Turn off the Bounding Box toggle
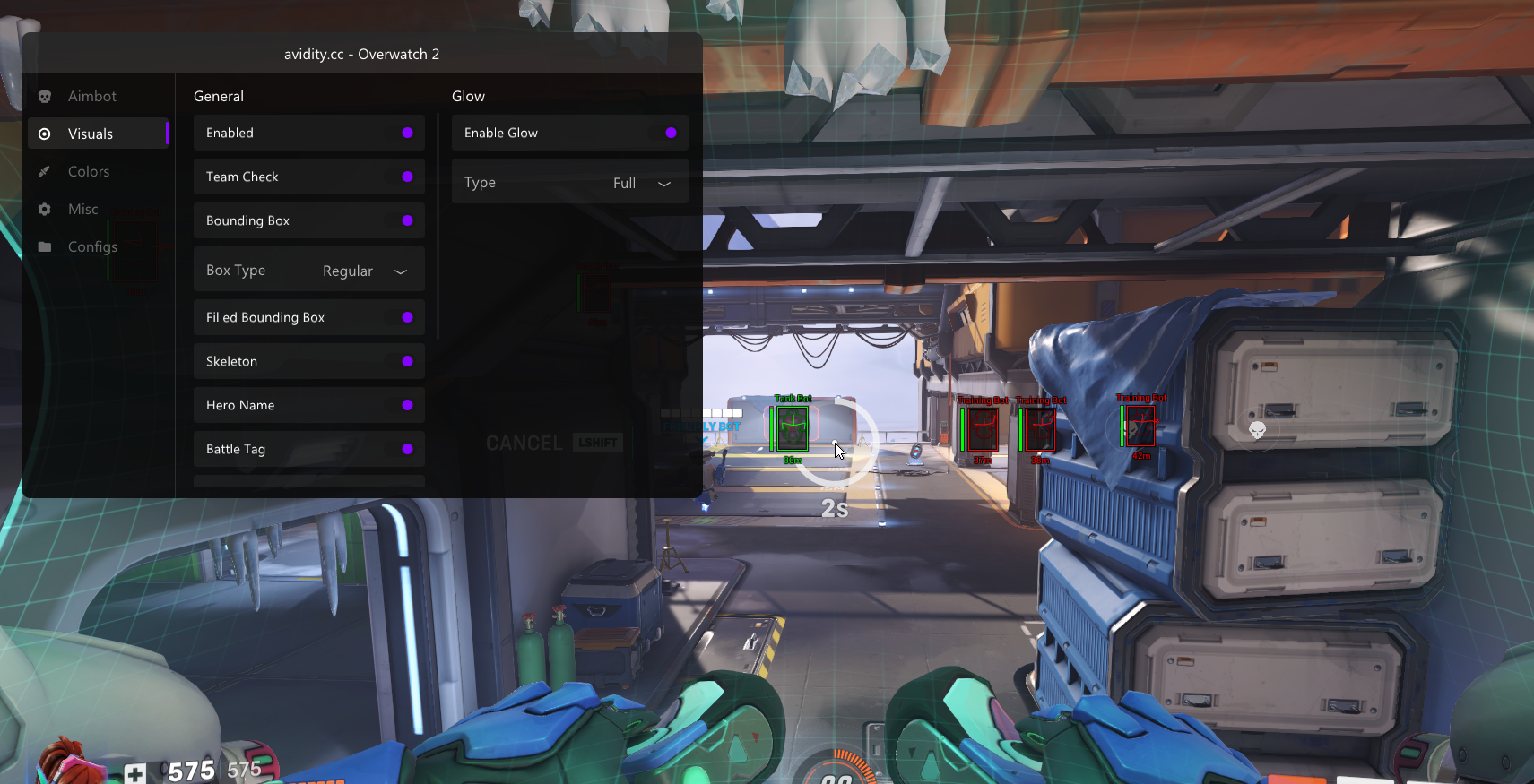1534x784 pixels. click(406, 220)
